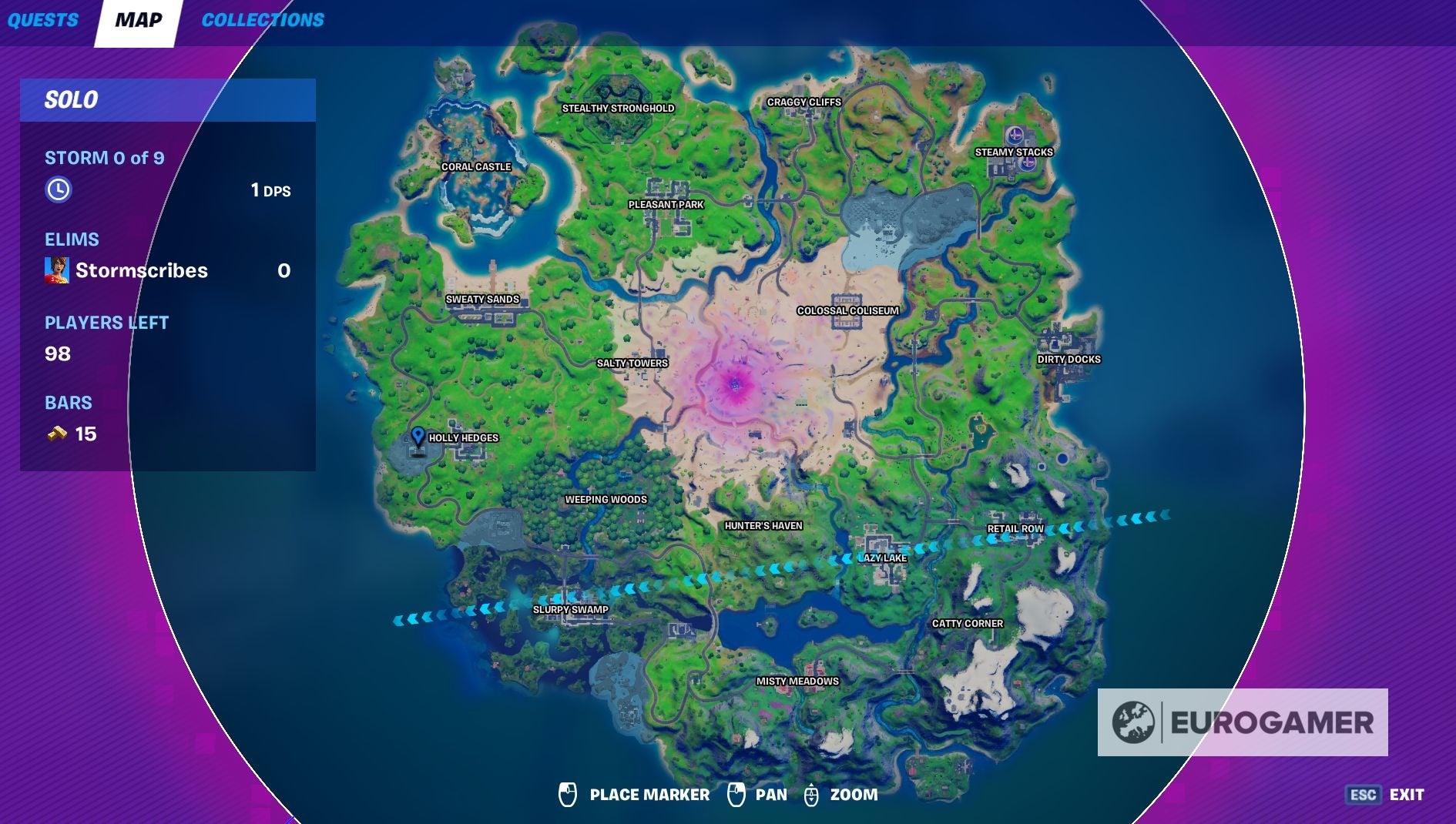Switch to the QUESTS tab
This screenshot has height=824, width=1456.
pyautogui.click(x=43, y=20)
